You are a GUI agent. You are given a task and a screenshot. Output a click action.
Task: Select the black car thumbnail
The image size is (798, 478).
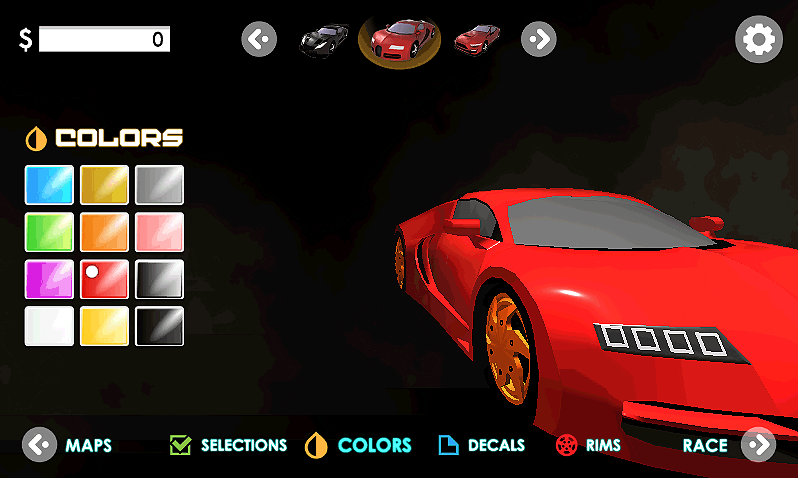[325, 40]
